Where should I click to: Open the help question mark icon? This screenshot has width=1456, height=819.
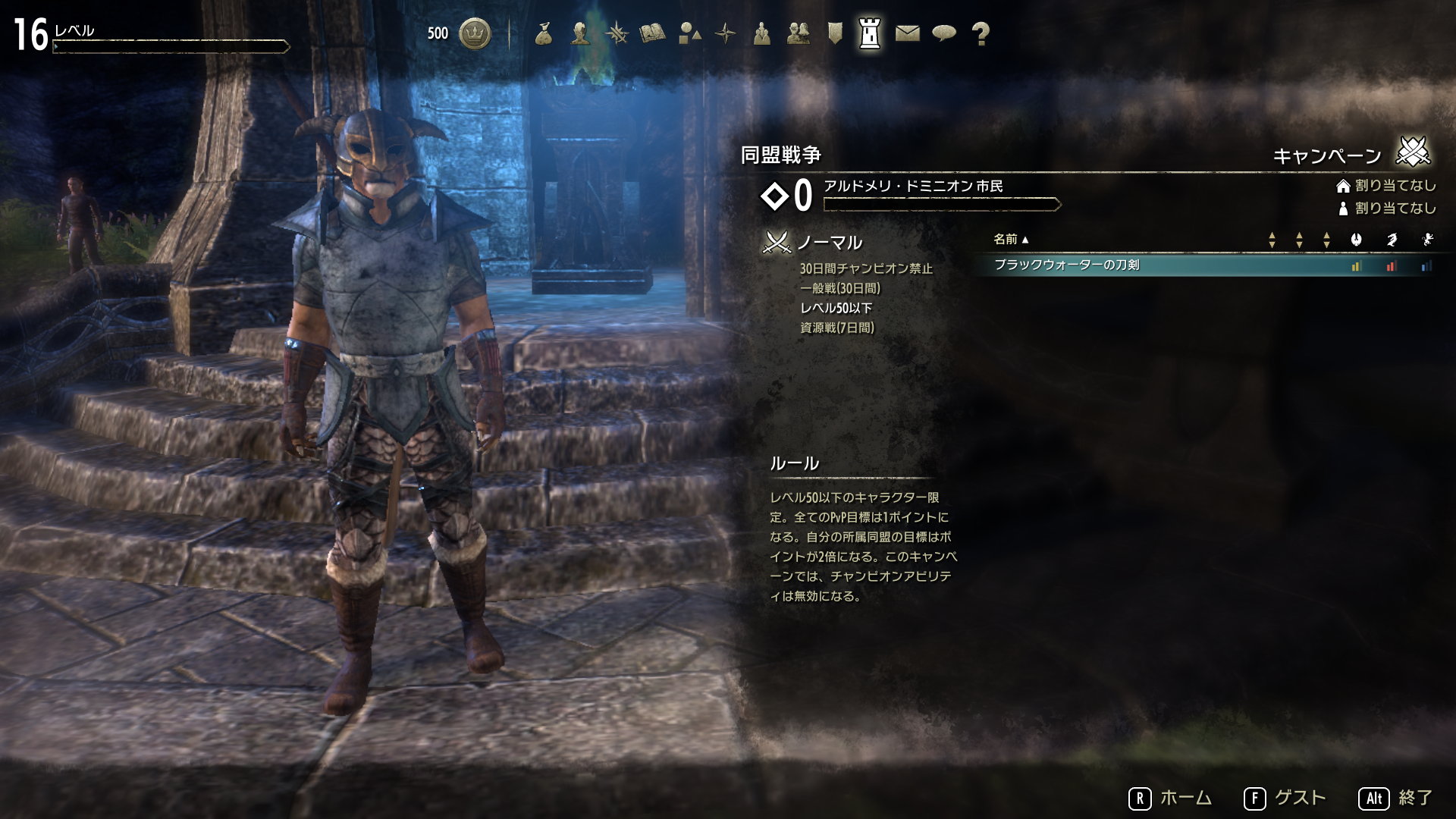tap(983, 32)
